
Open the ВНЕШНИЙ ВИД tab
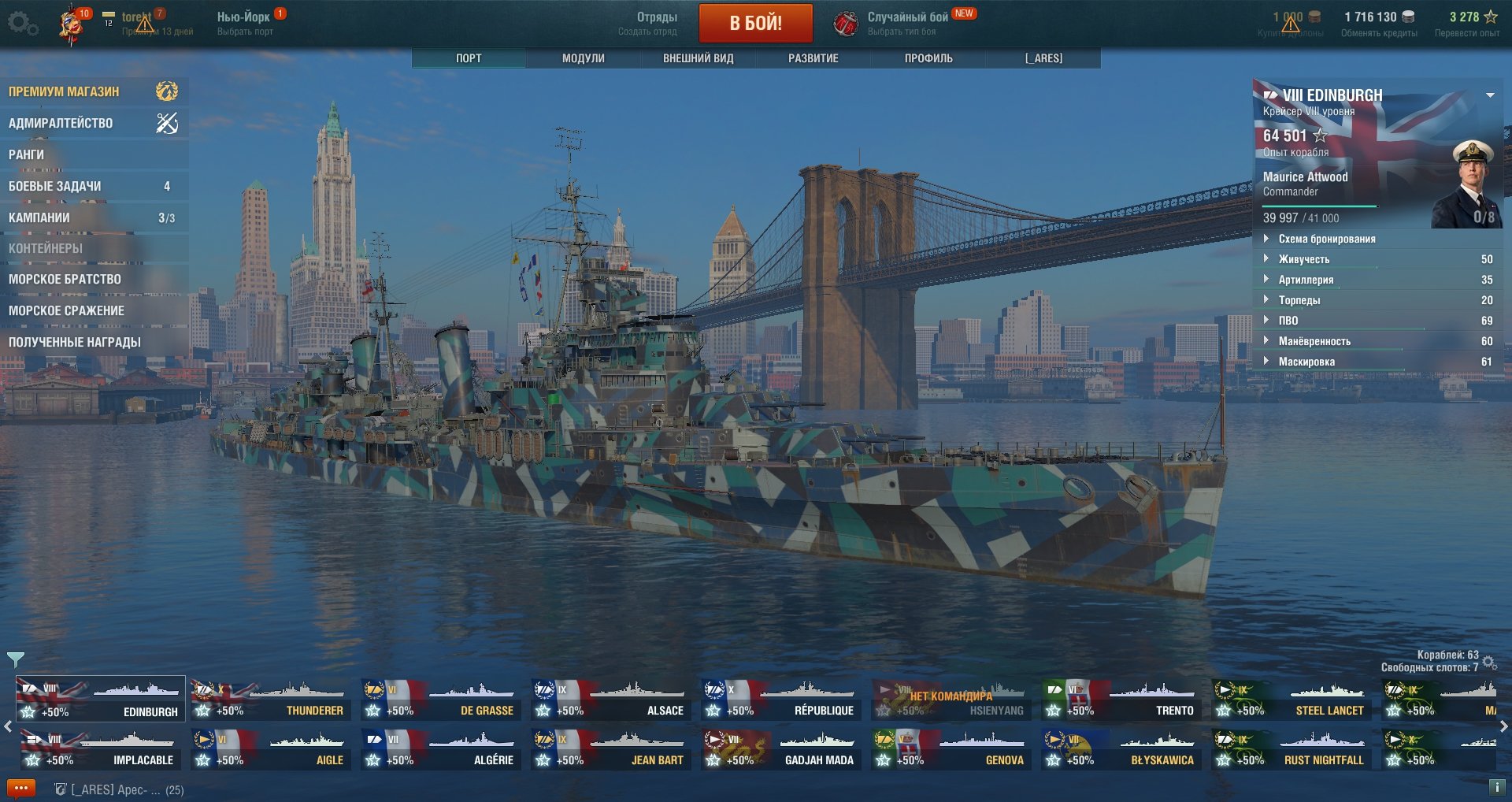(698, 58)
